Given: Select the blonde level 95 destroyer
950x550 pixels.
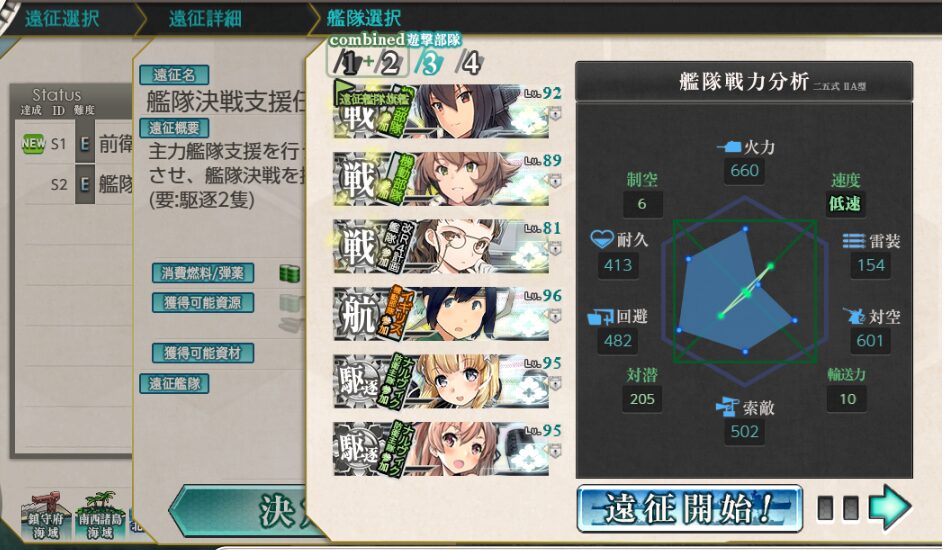Looking at the screenshot, I should [x=441, y=382].
